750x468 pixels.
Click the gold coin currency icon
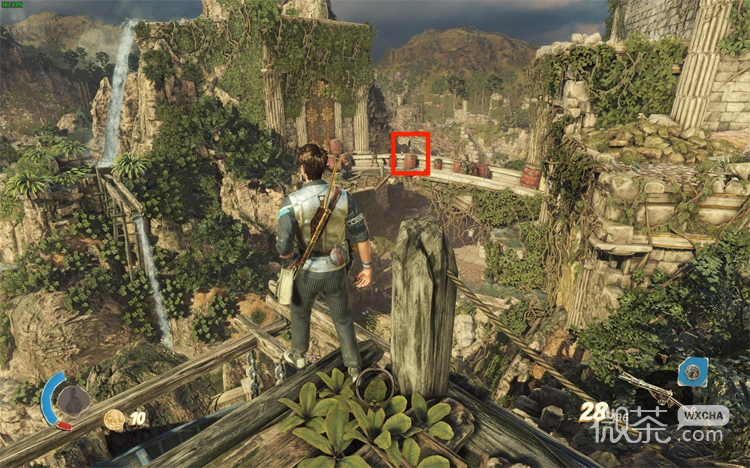pos(114,420)
